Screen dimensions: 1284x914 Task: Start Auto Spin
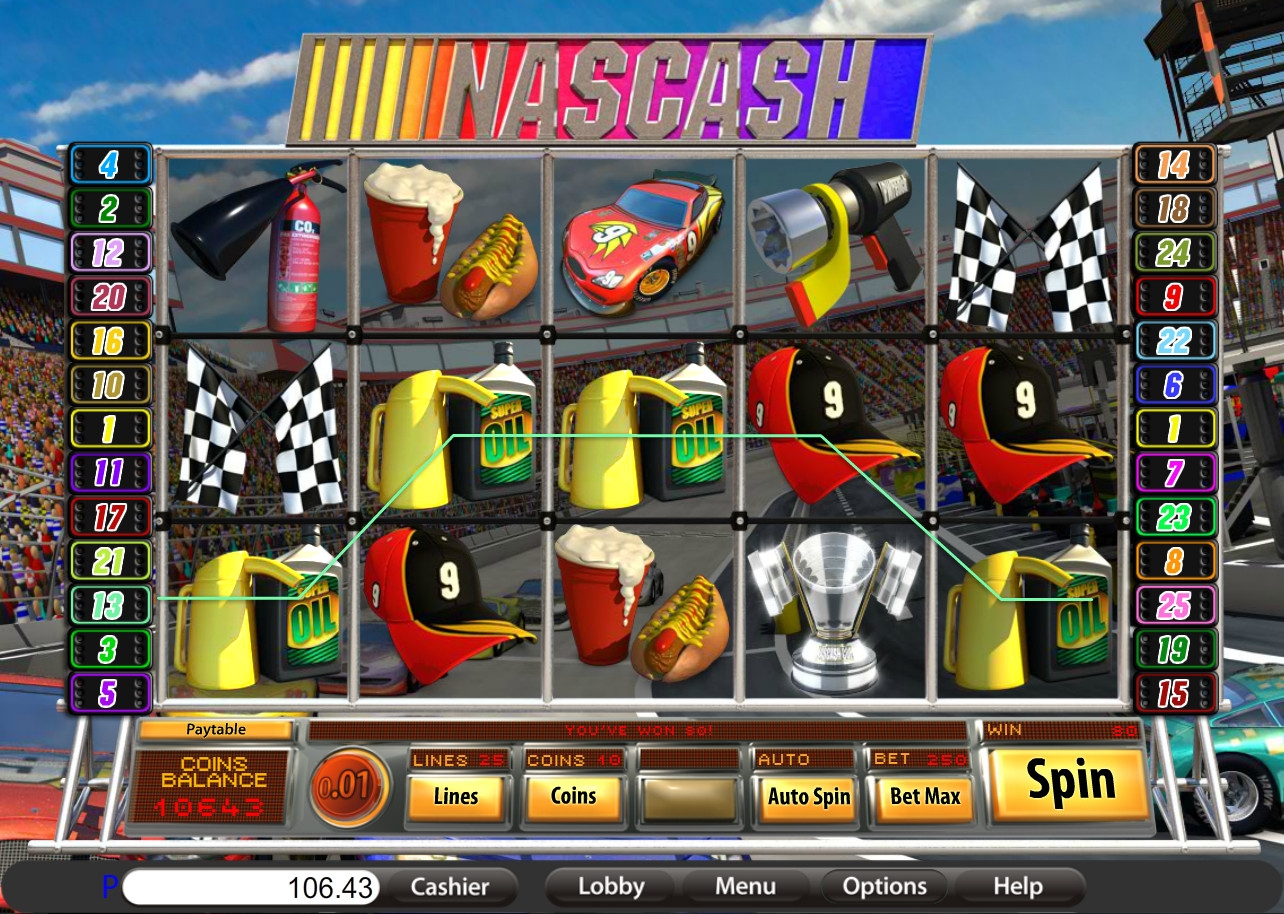pyautogui.click(x=808, y=797)
